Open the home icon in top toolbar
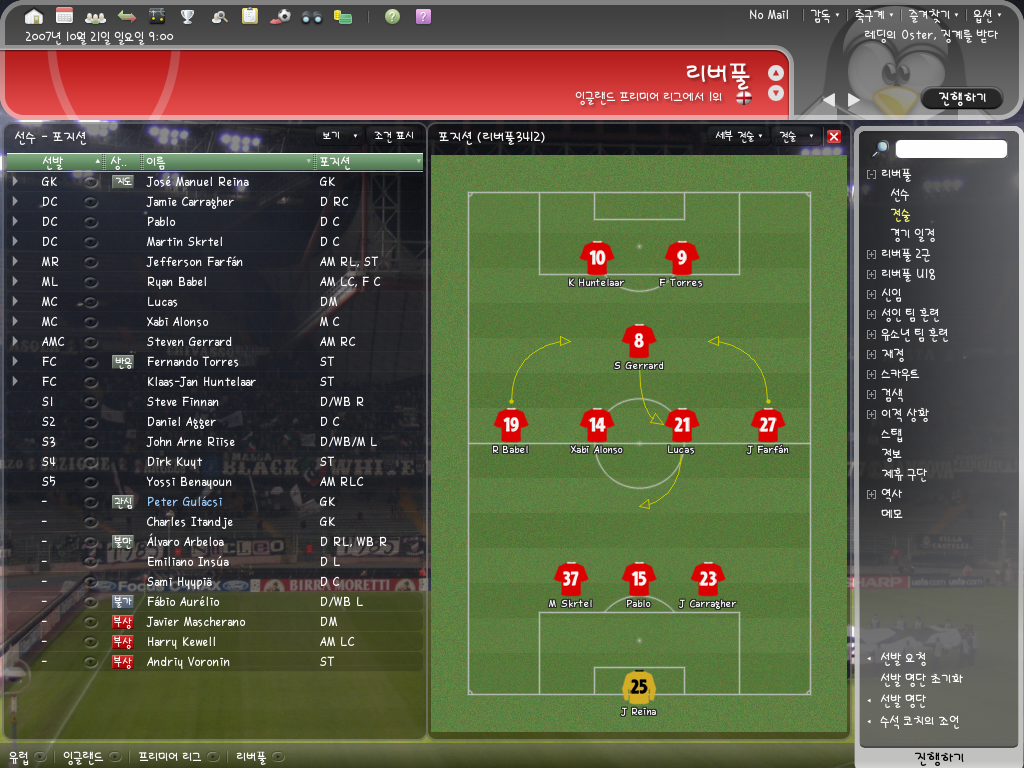 pyautogui.click(x=34, y=16)
